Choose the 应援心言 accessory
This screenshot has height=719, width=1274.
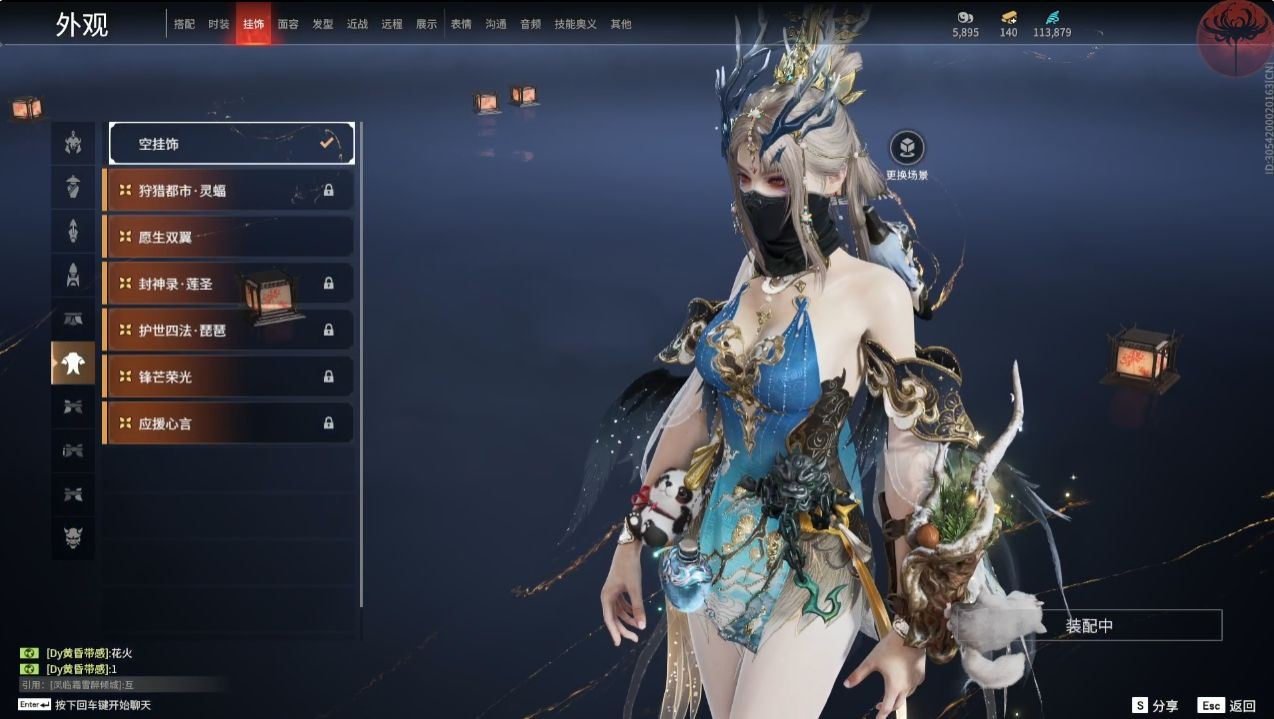(229, 424)
